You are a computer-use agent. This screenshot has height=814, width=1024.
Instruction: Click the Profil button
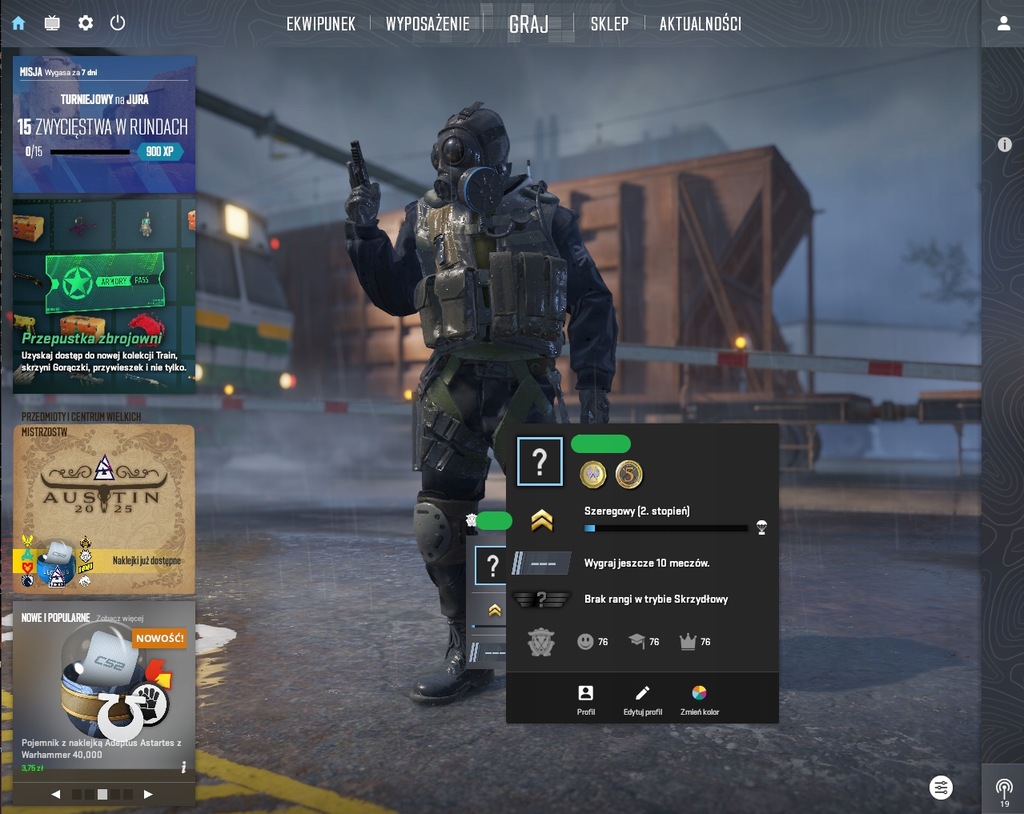coord(586,699)
